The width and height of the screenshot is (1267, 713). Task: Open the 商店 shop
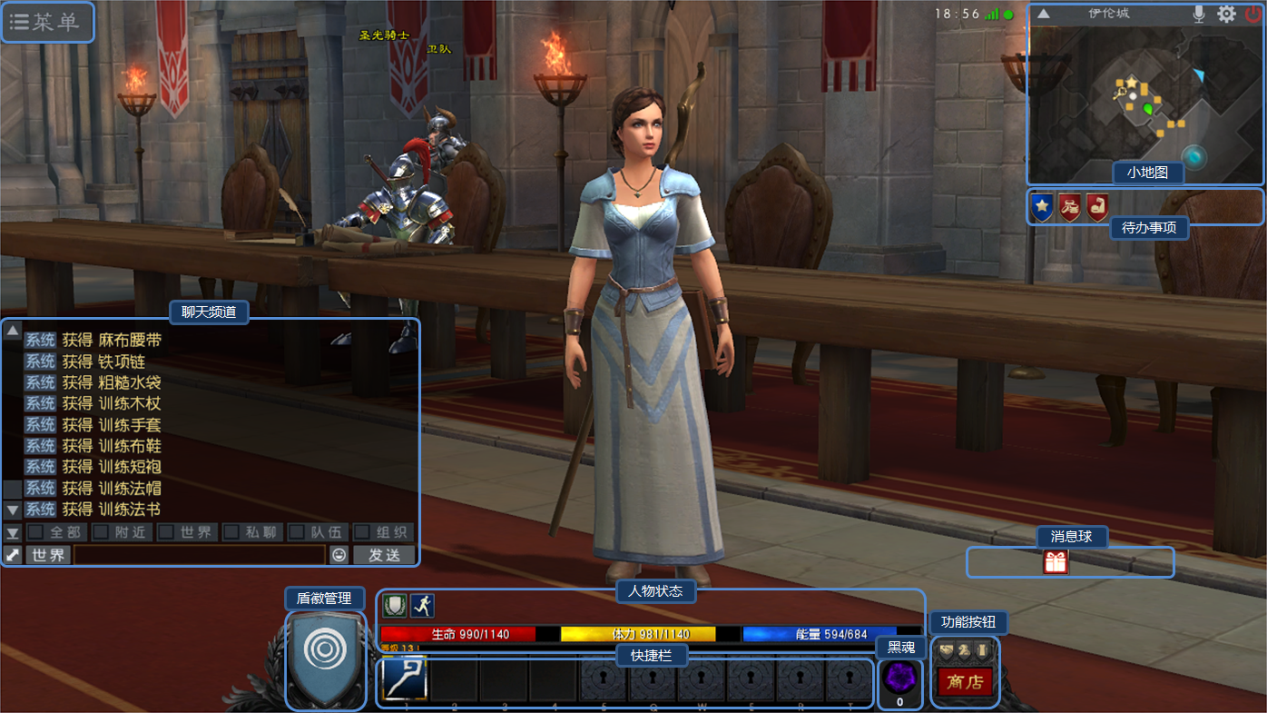965,682
